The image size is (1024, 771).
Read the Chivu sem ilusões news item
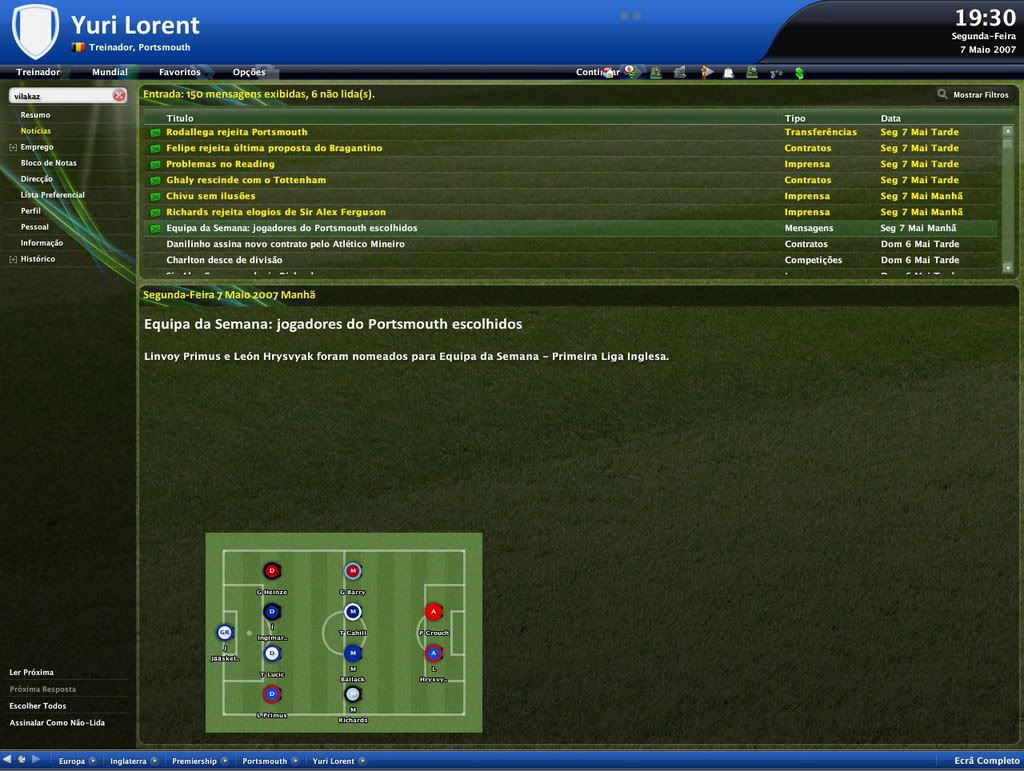coord(211,196)
